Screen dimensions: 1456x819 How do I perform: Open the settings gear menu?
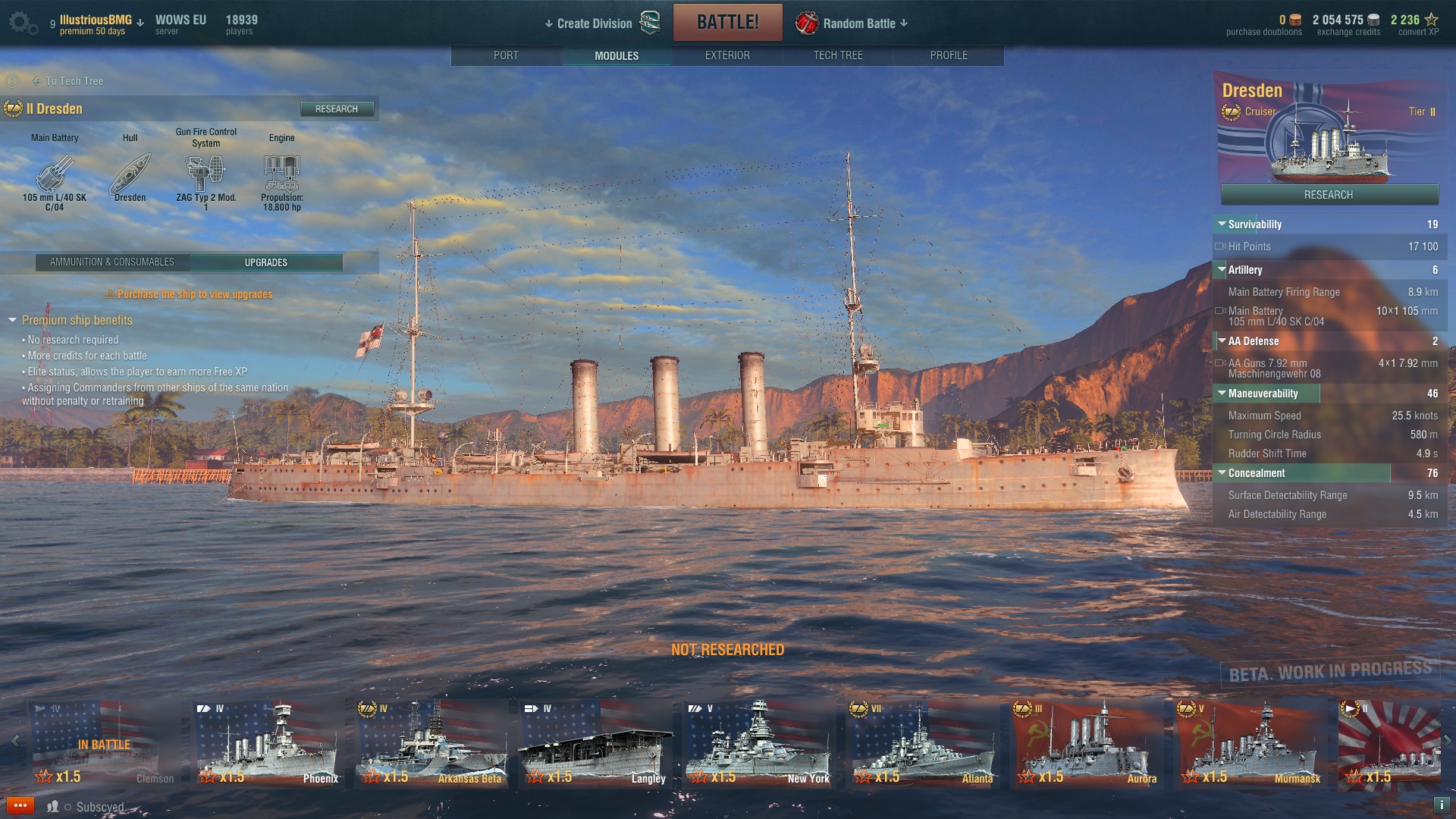coord(22,23)
